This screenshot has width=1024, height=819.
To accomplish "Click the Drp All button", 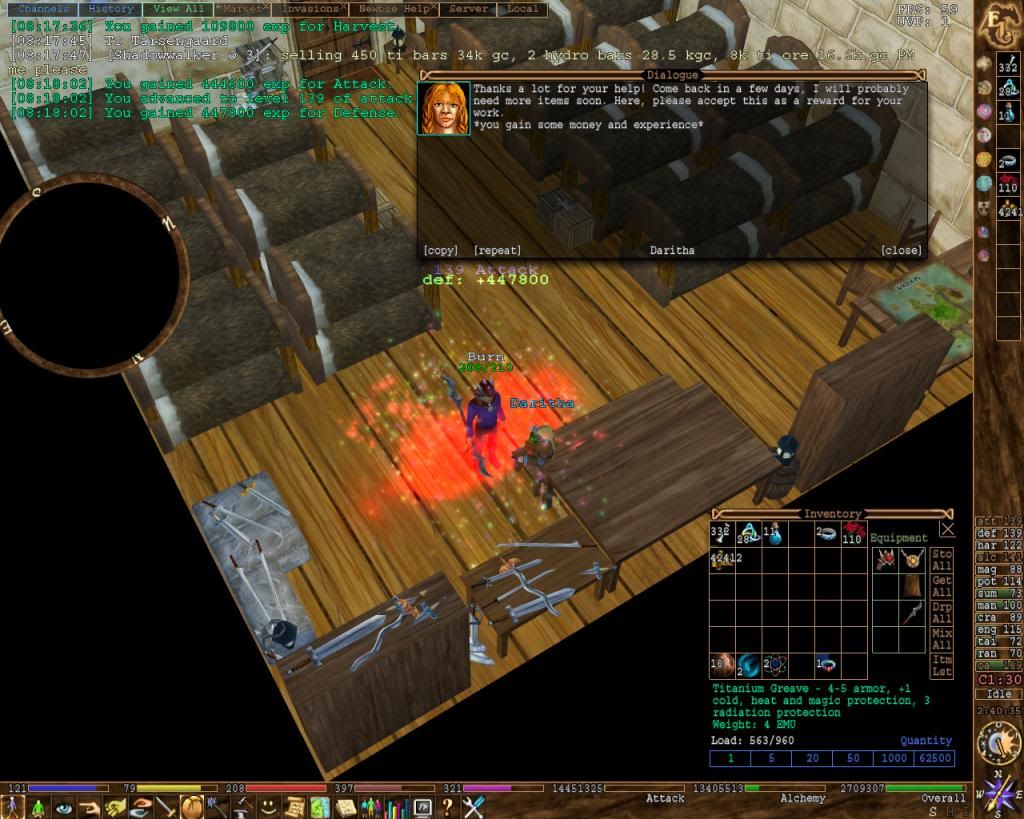I will tap(941, 613).
